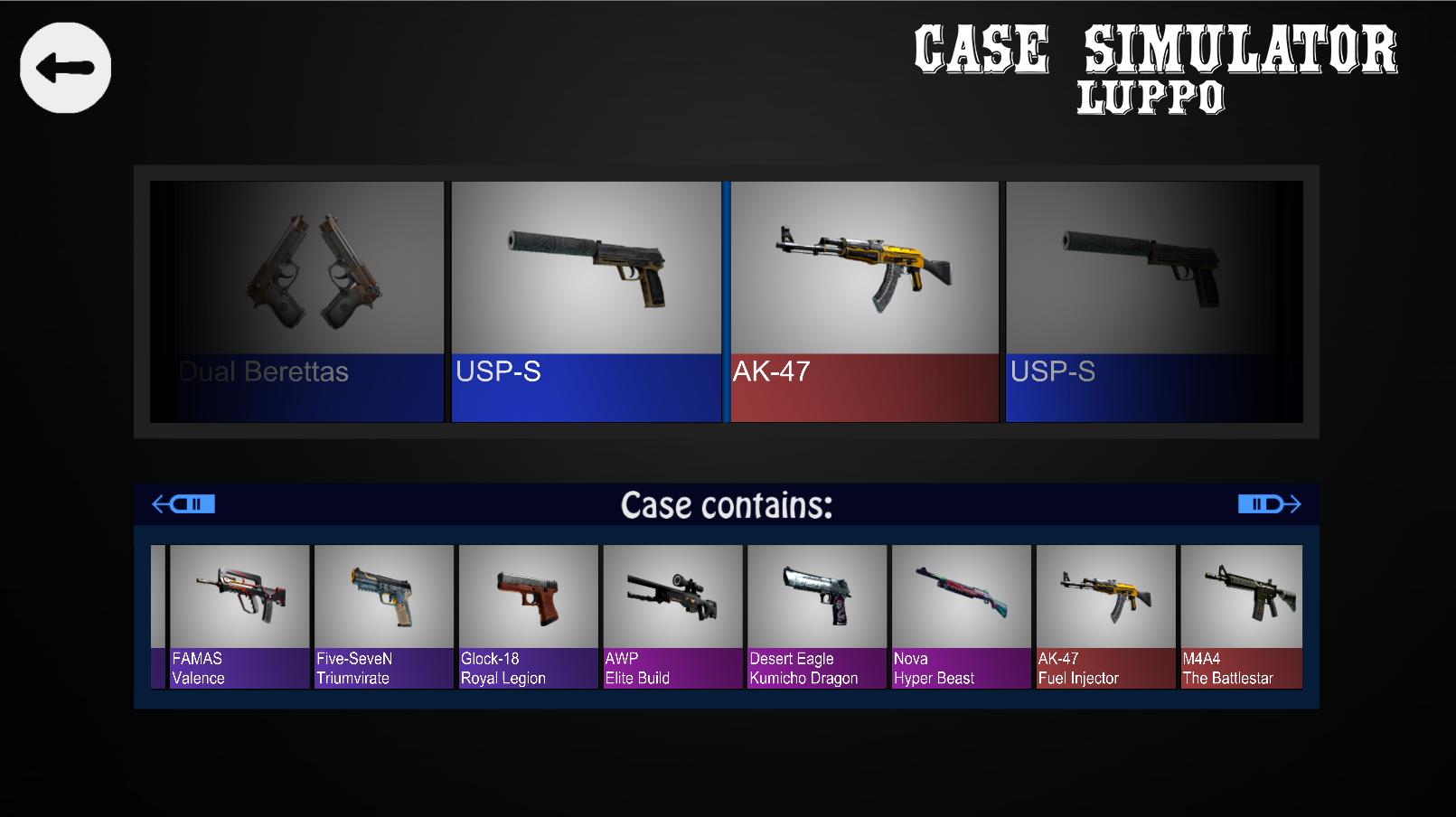Select the left scroll arrow under Case contains
This screenshot has width=1456, height=817.
tap(183, 503)
